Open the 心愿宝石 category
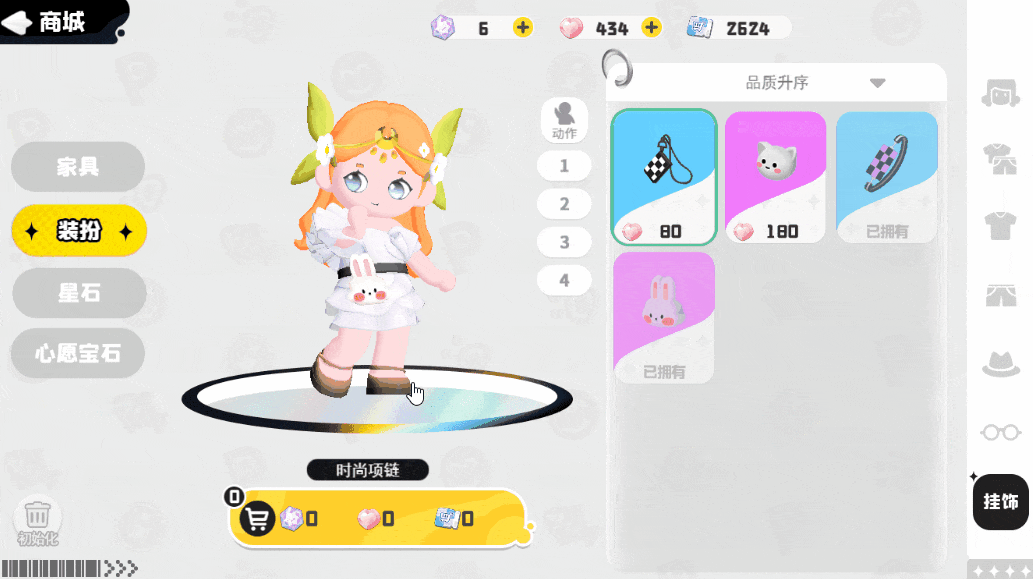 (78, 353)
